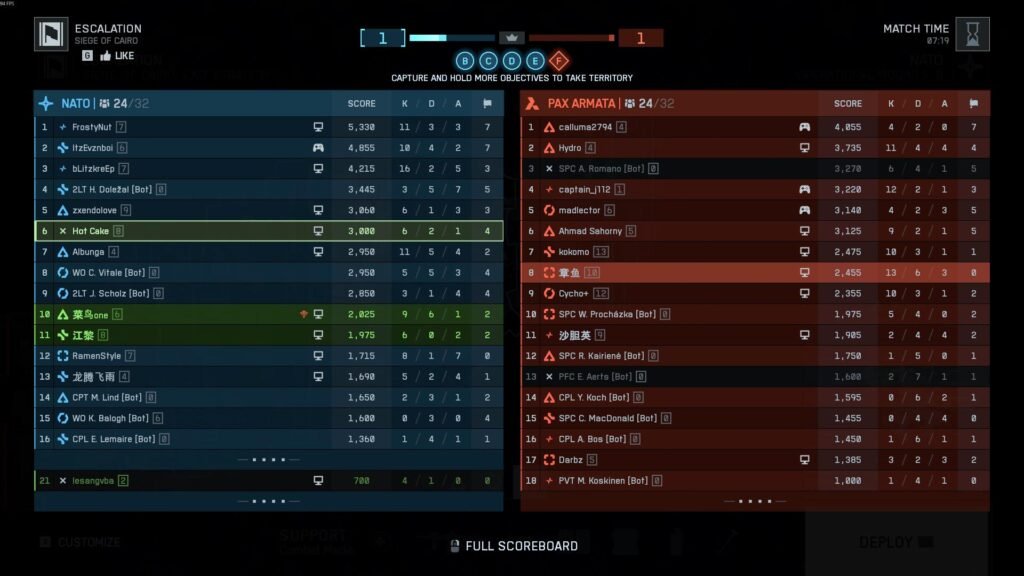Open the Full Scoreboard view
This screenshot has width=1024, height=576.
(x=512, y=546)
